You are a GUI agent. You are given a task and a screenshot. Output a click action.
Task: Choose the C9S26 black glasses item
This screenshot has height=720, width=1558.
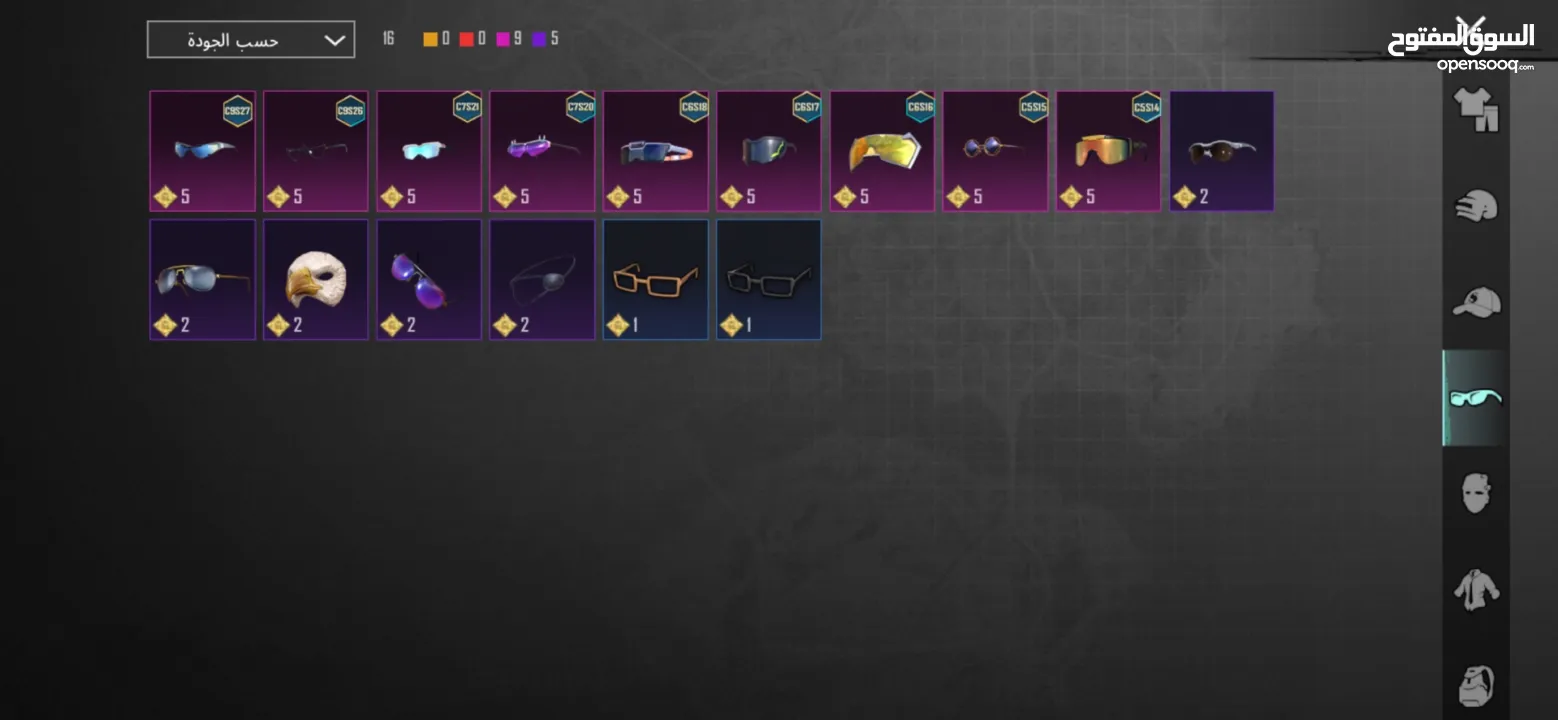(315, 151)
